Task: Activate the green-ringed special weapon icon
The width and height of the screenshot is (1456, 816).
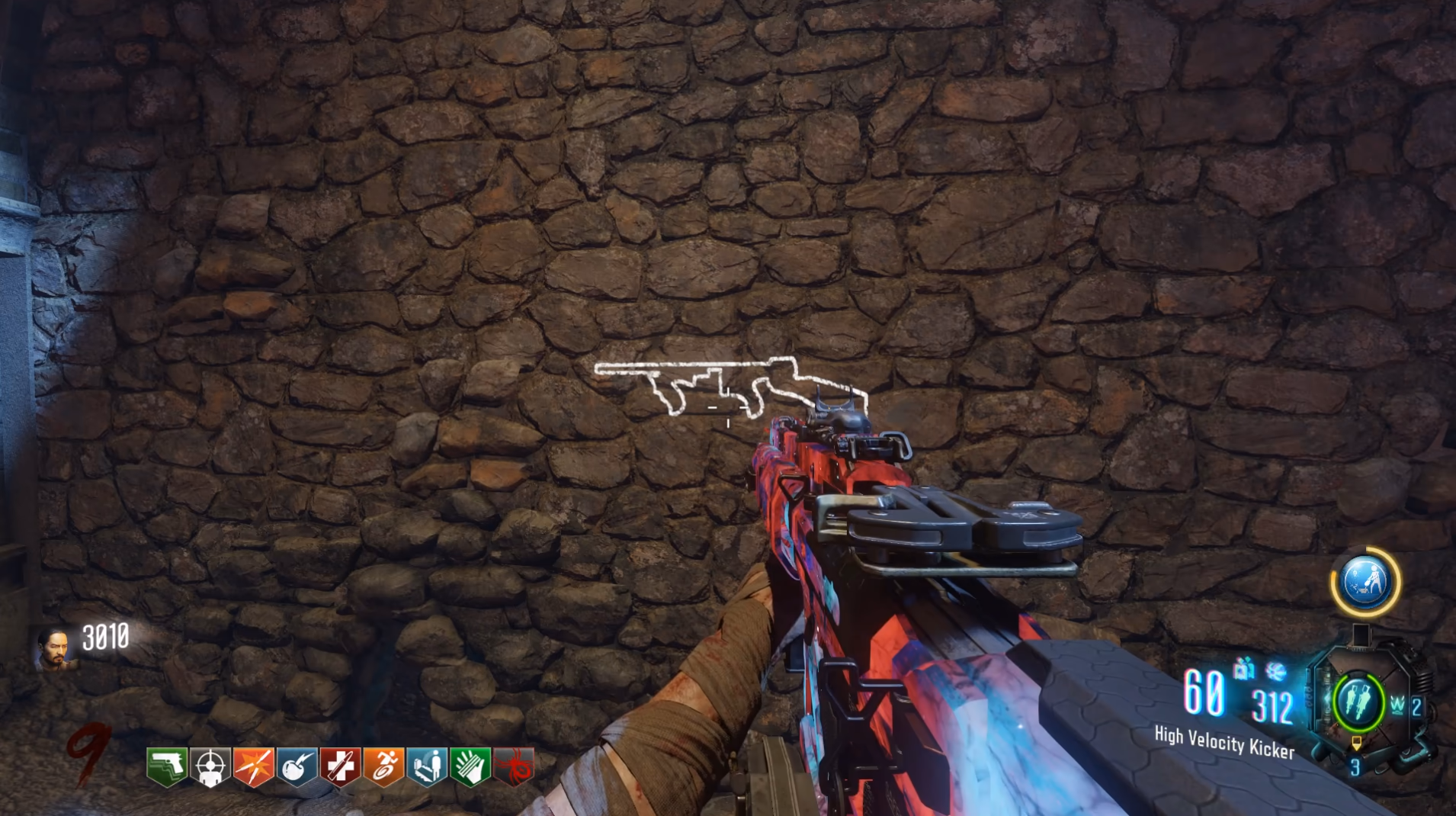Action: pos(1358,702)
